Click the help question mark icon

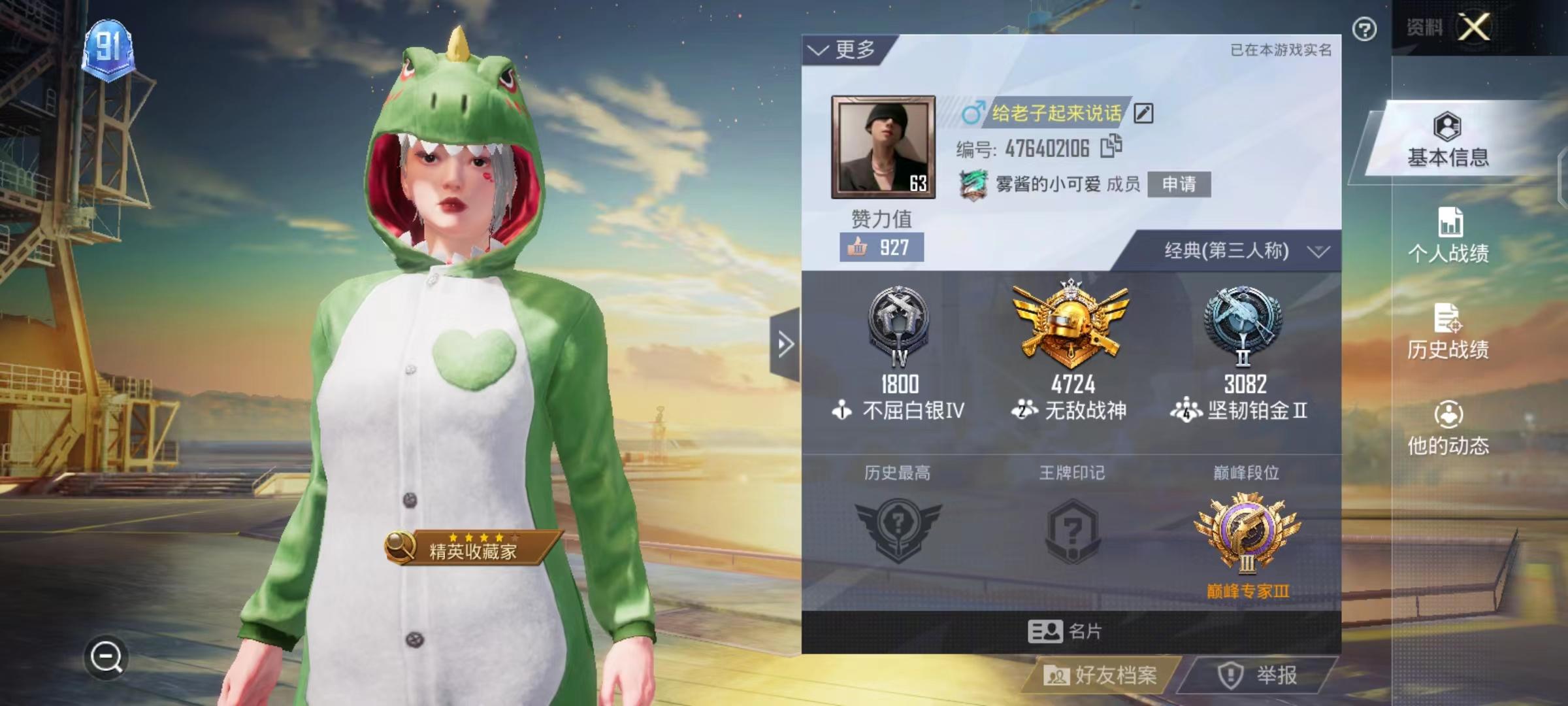(1365, 30)
